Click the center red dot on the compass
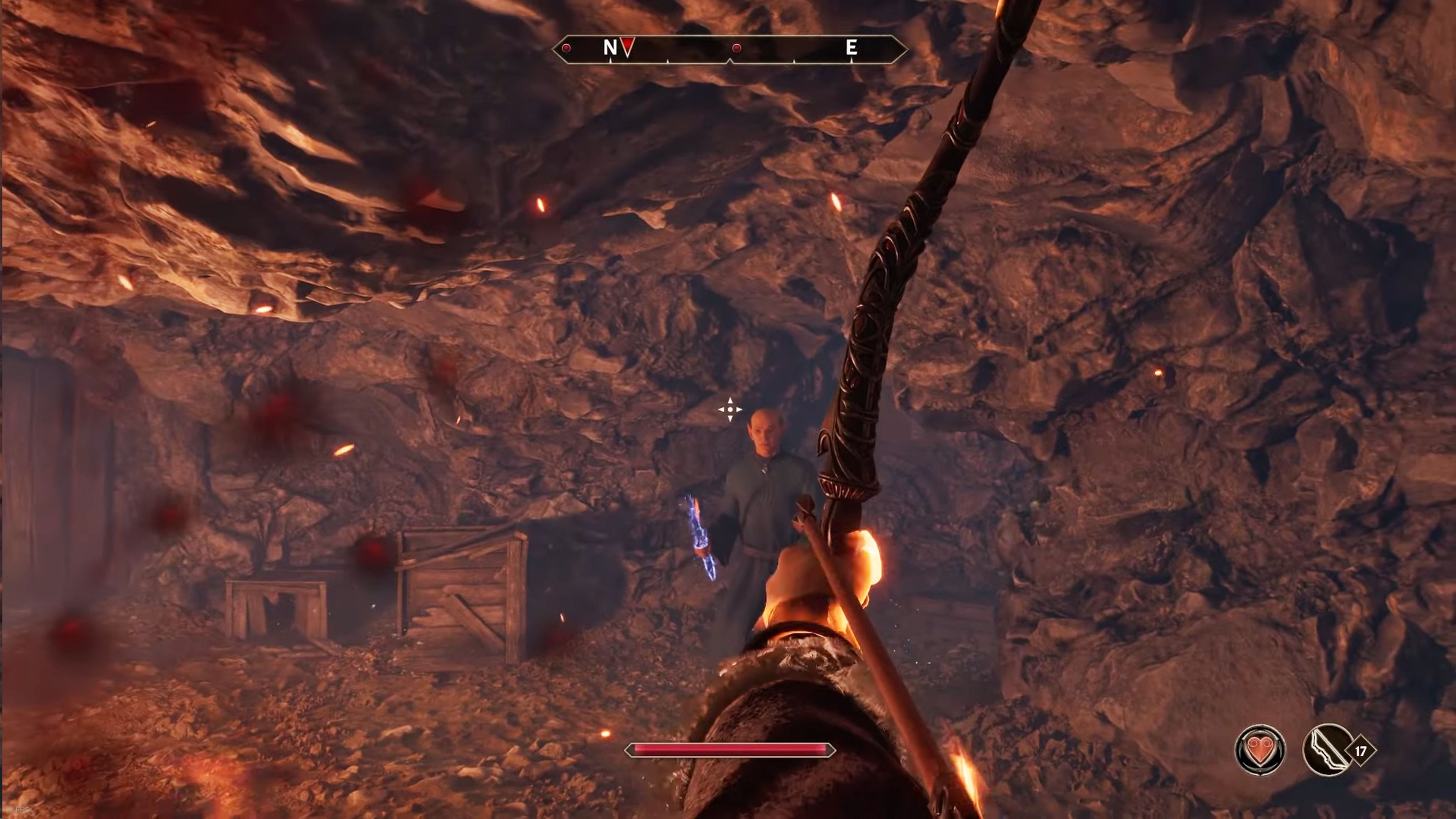Screen dimensions: 1456x819 736,49
